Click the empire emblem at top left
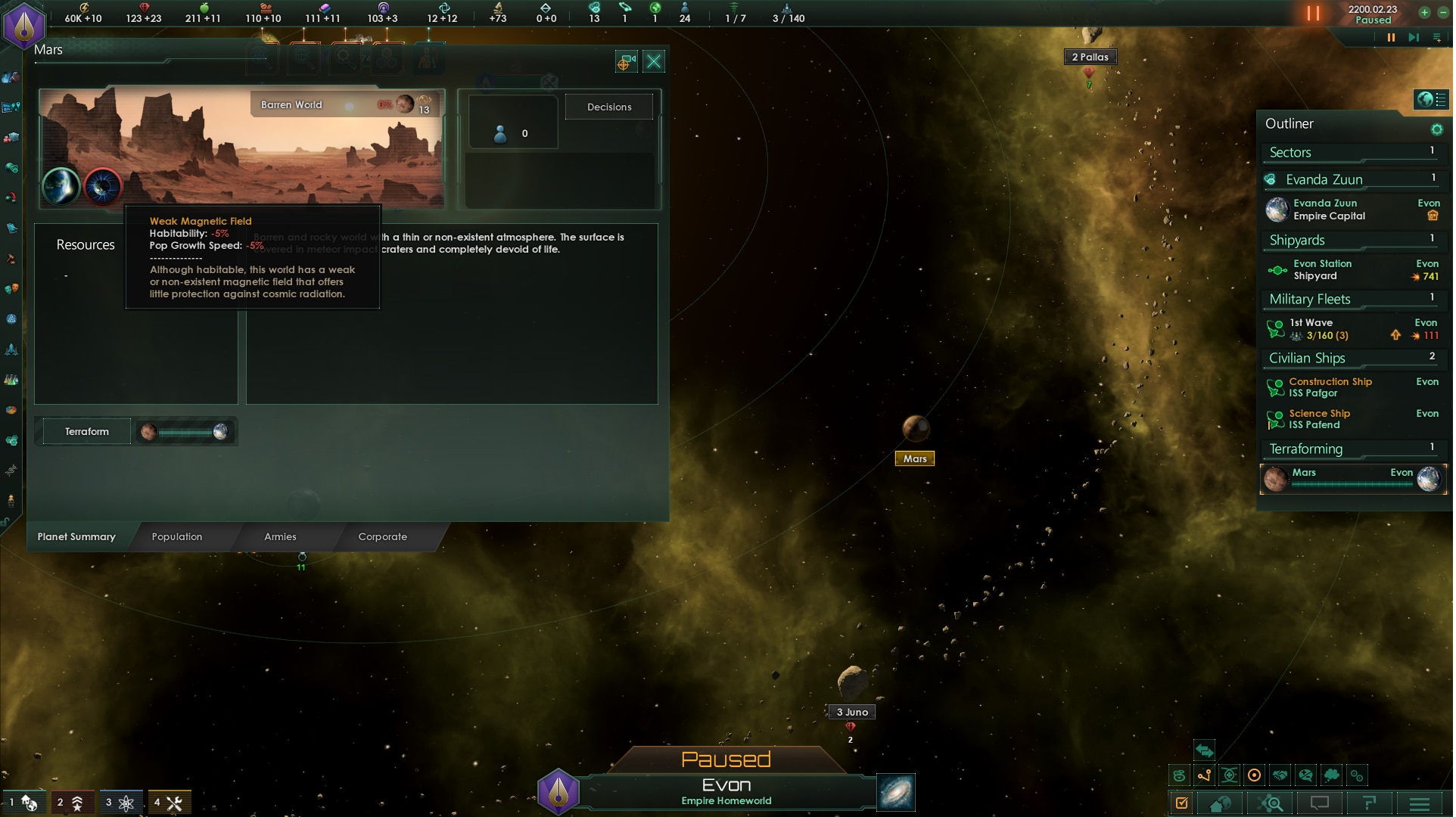Image resolution: width=1456 pixels, height=817 pixels. [24, 24]
